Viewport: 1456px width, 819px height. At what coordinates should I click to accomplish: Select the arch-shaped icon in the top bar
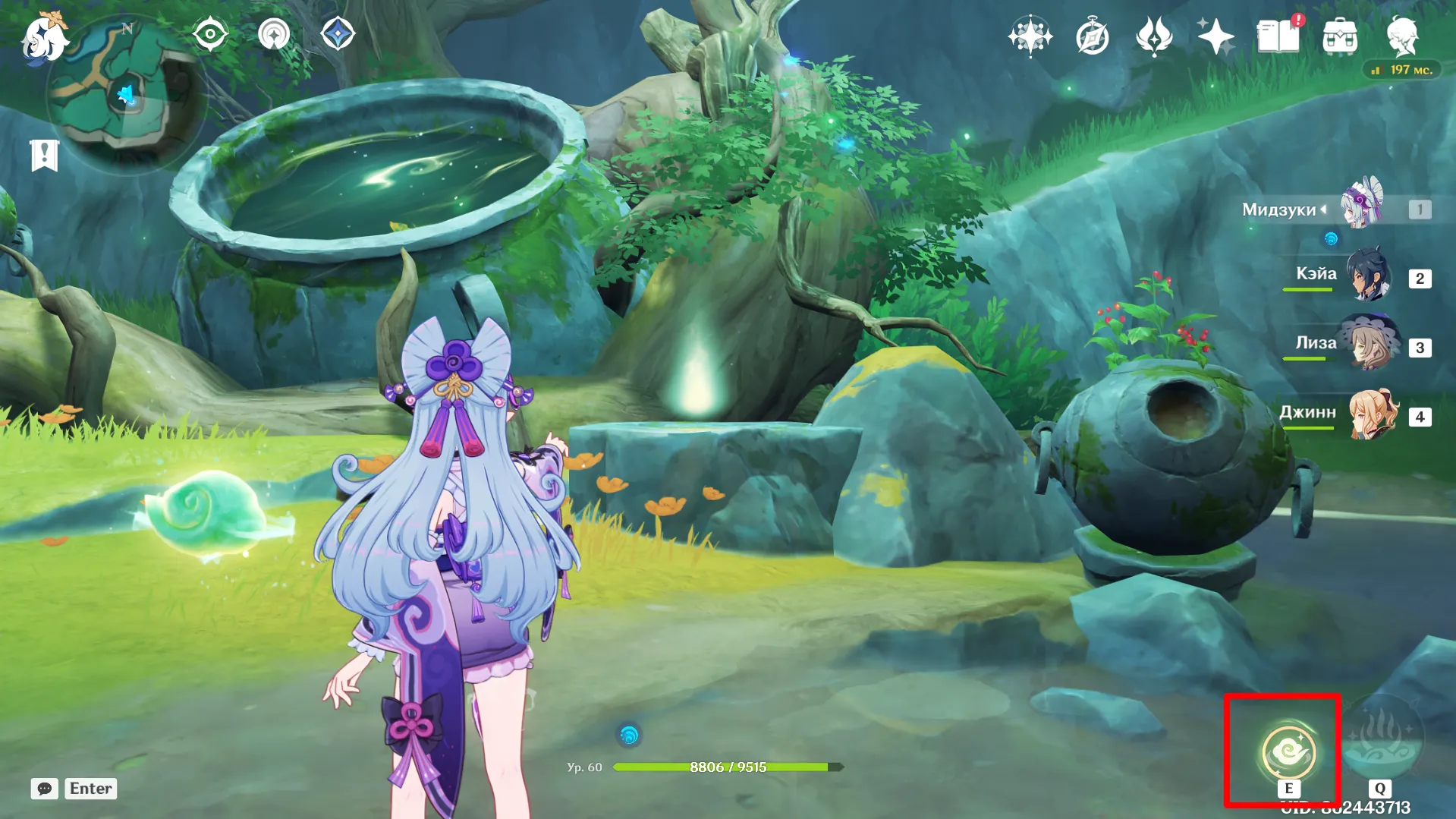[274, 35]
